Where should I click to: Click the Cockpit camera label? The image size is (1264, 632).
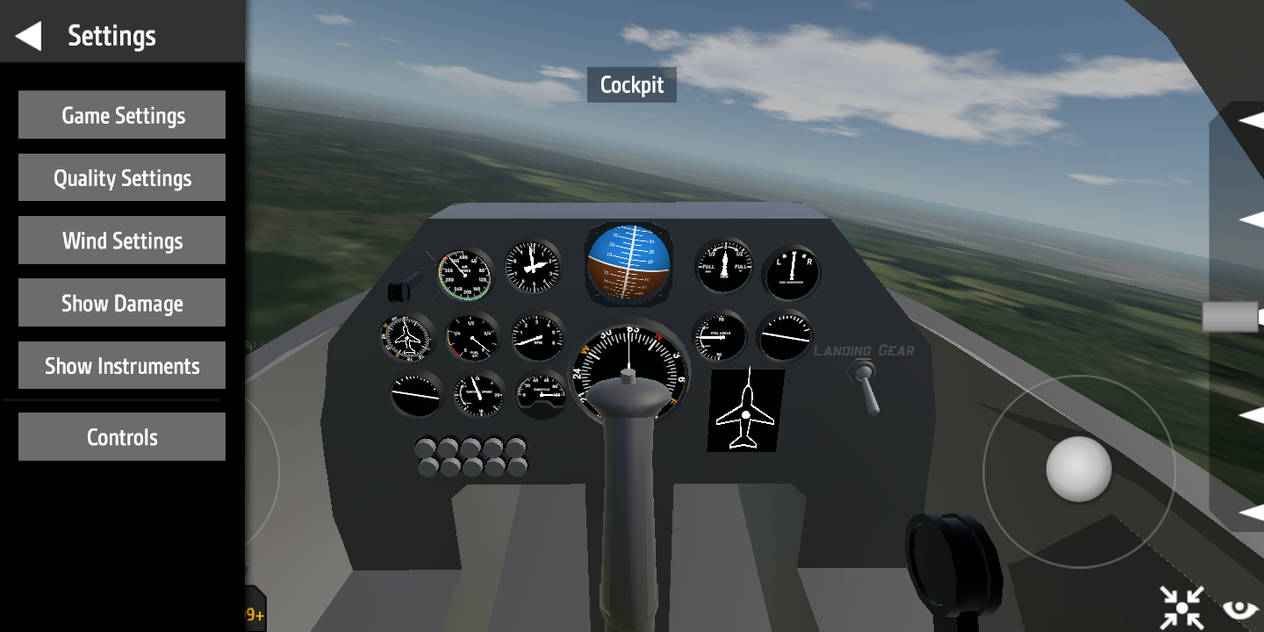(x=631, y=85)
